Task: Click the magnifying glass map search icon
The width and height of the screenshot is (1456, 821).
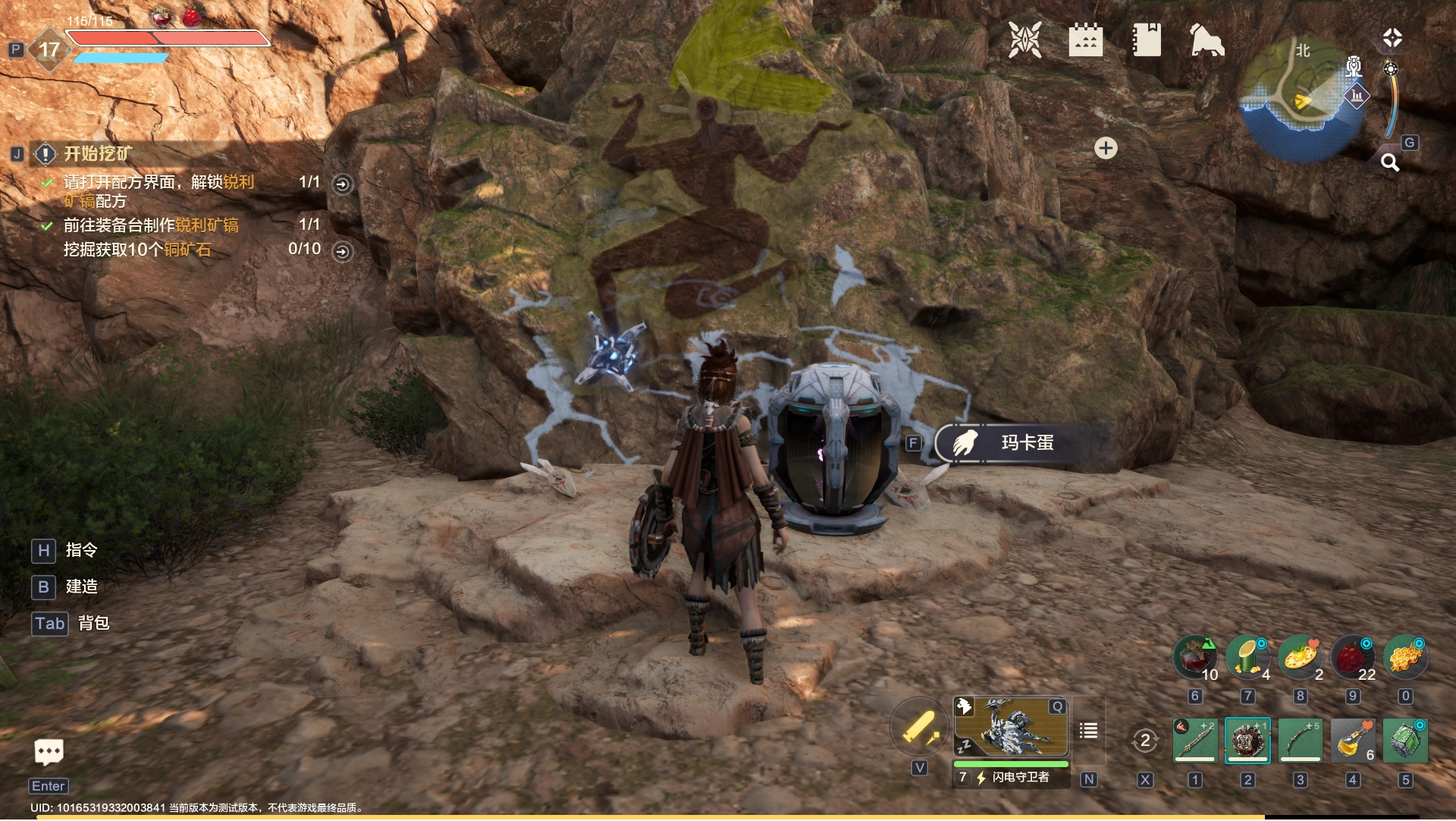Action: click(x=1390, y=162)
